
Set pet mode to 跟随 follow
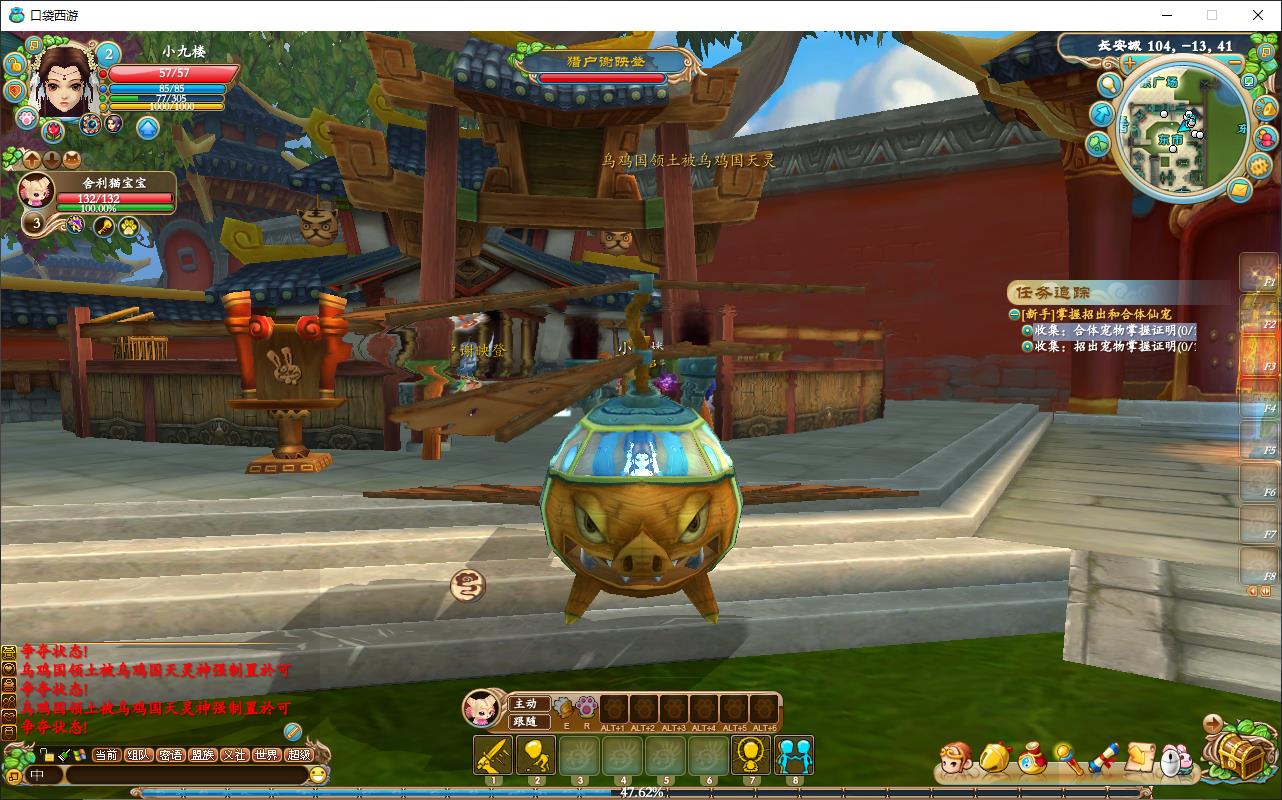pyautogui.click(x=526, y=721)
